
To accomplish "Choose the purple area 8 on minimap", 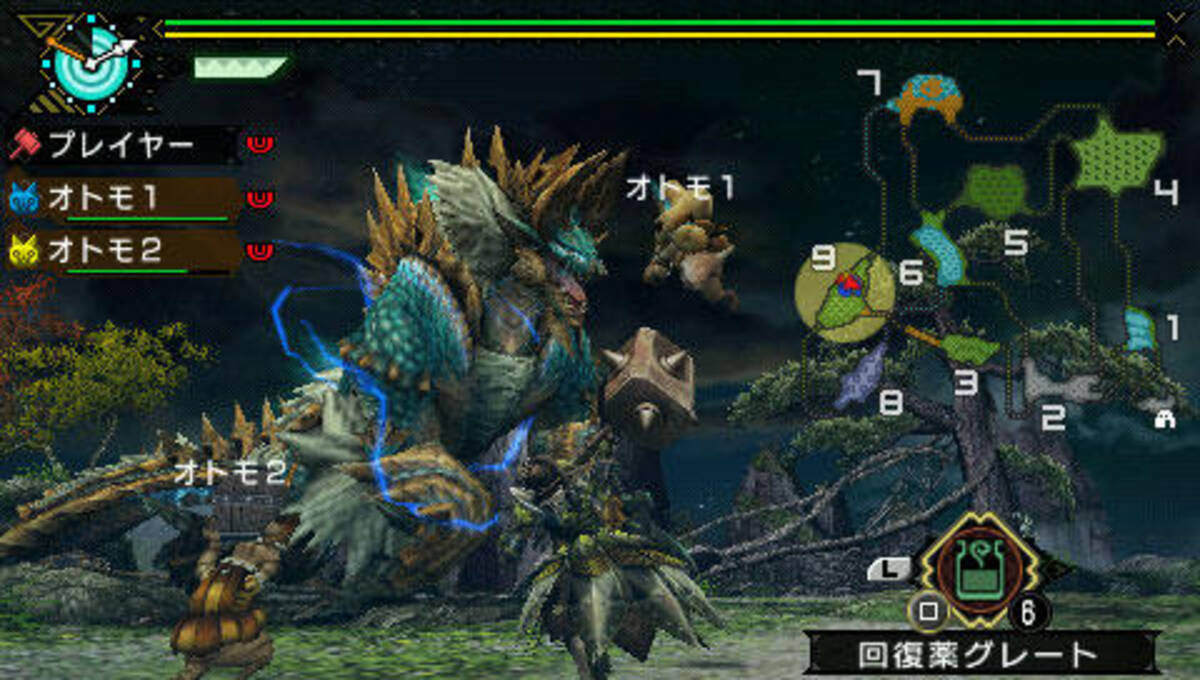I will (862, 375).
